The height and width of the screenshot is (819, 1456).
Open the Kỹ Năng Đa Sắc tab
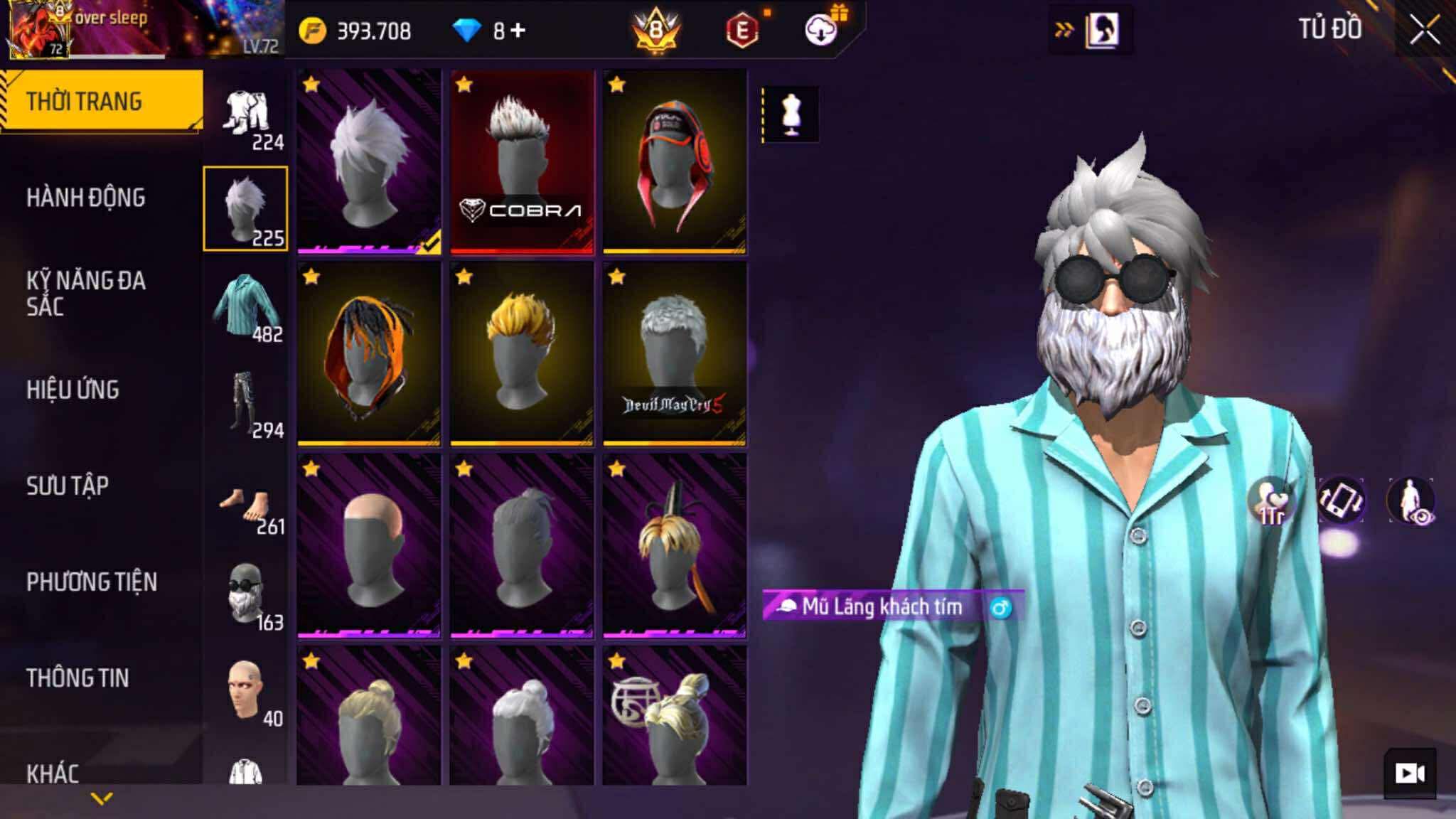tap(86, 293)
